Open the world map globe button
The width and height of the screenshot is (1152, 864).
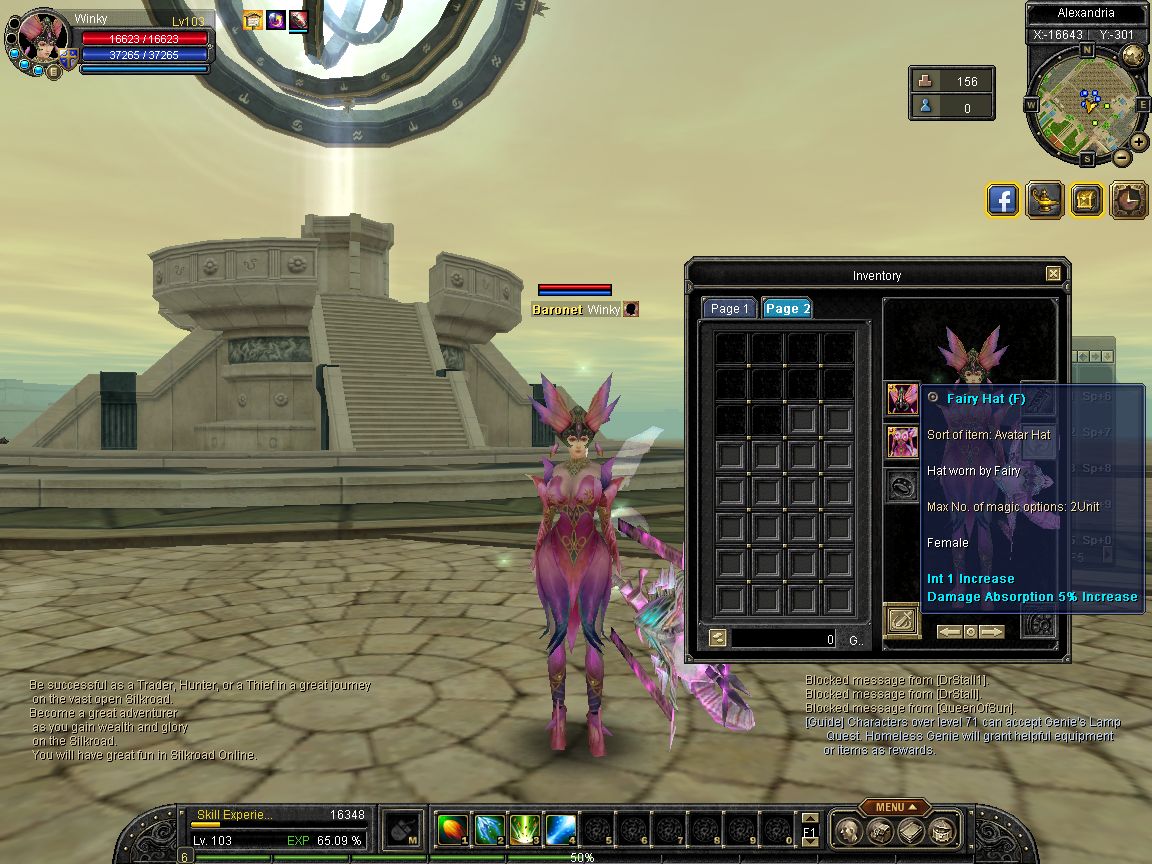(x=1133, y=56)
